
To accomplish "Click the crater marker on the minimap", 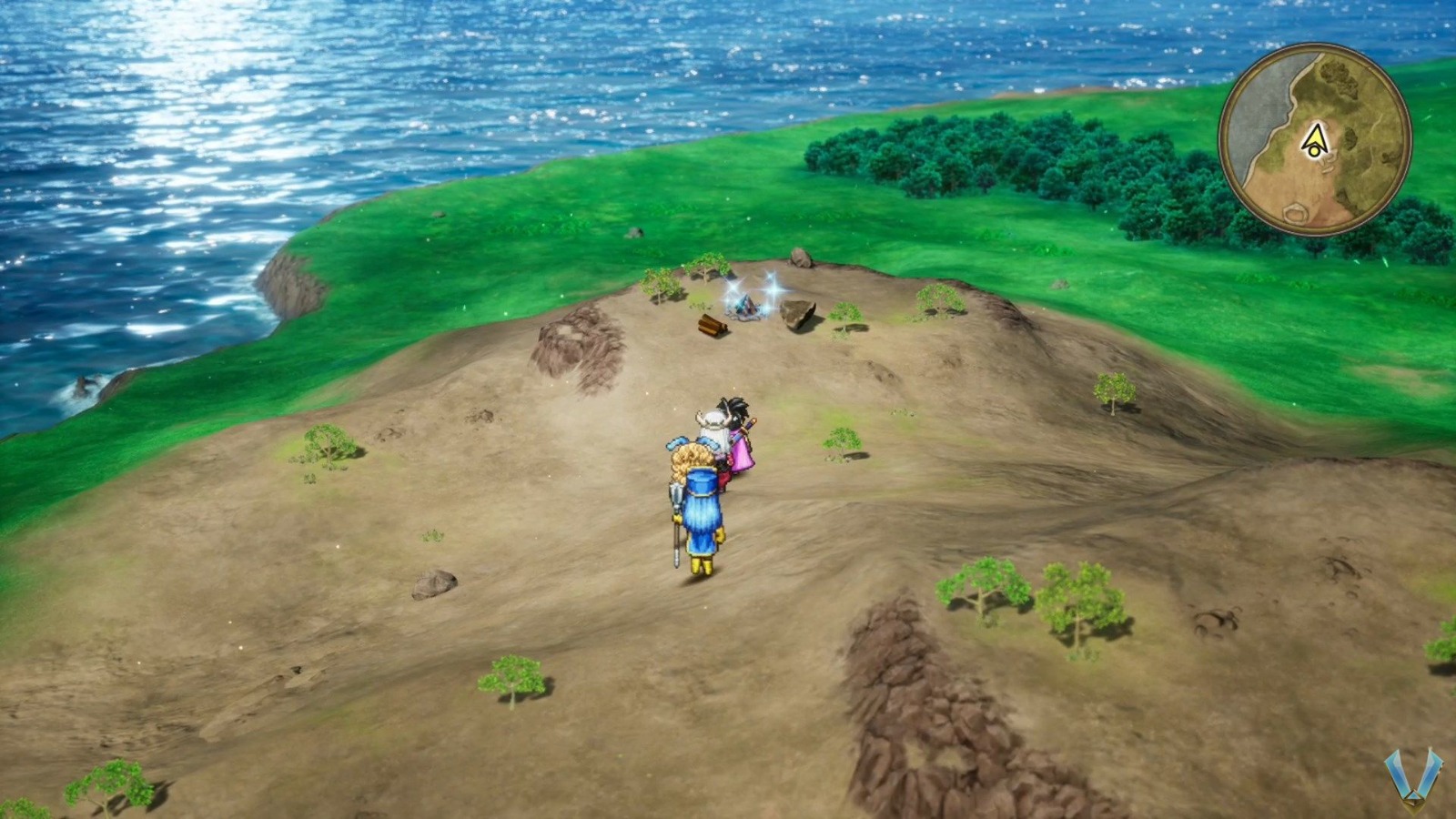I will pyautogui.click(x=1296, y=214).
